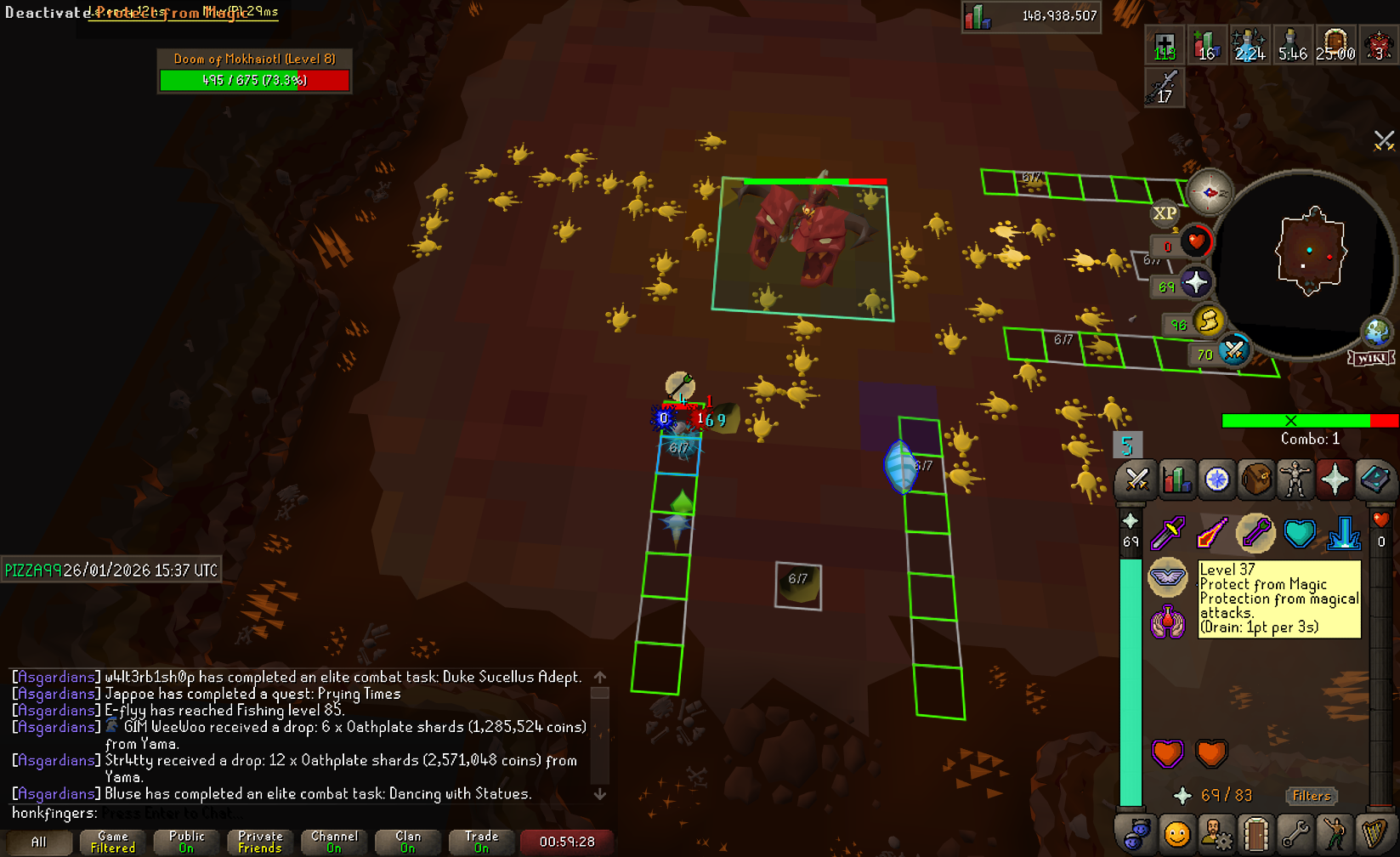Toggle run using the boot orb
The image size is (1400, 857).
pos(1208,321)
